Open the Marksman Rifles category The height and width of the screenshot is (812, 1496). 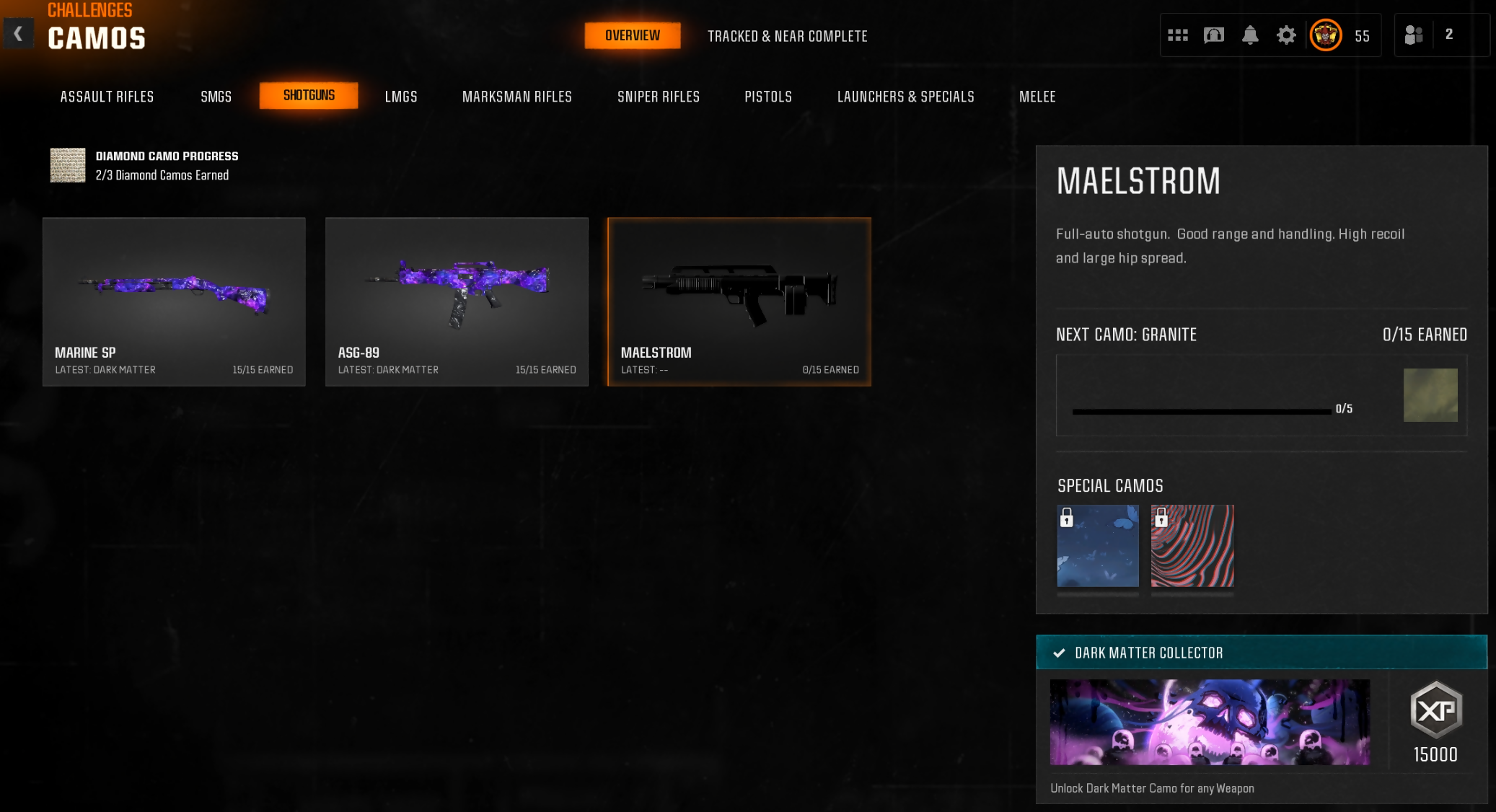[516, 97]
